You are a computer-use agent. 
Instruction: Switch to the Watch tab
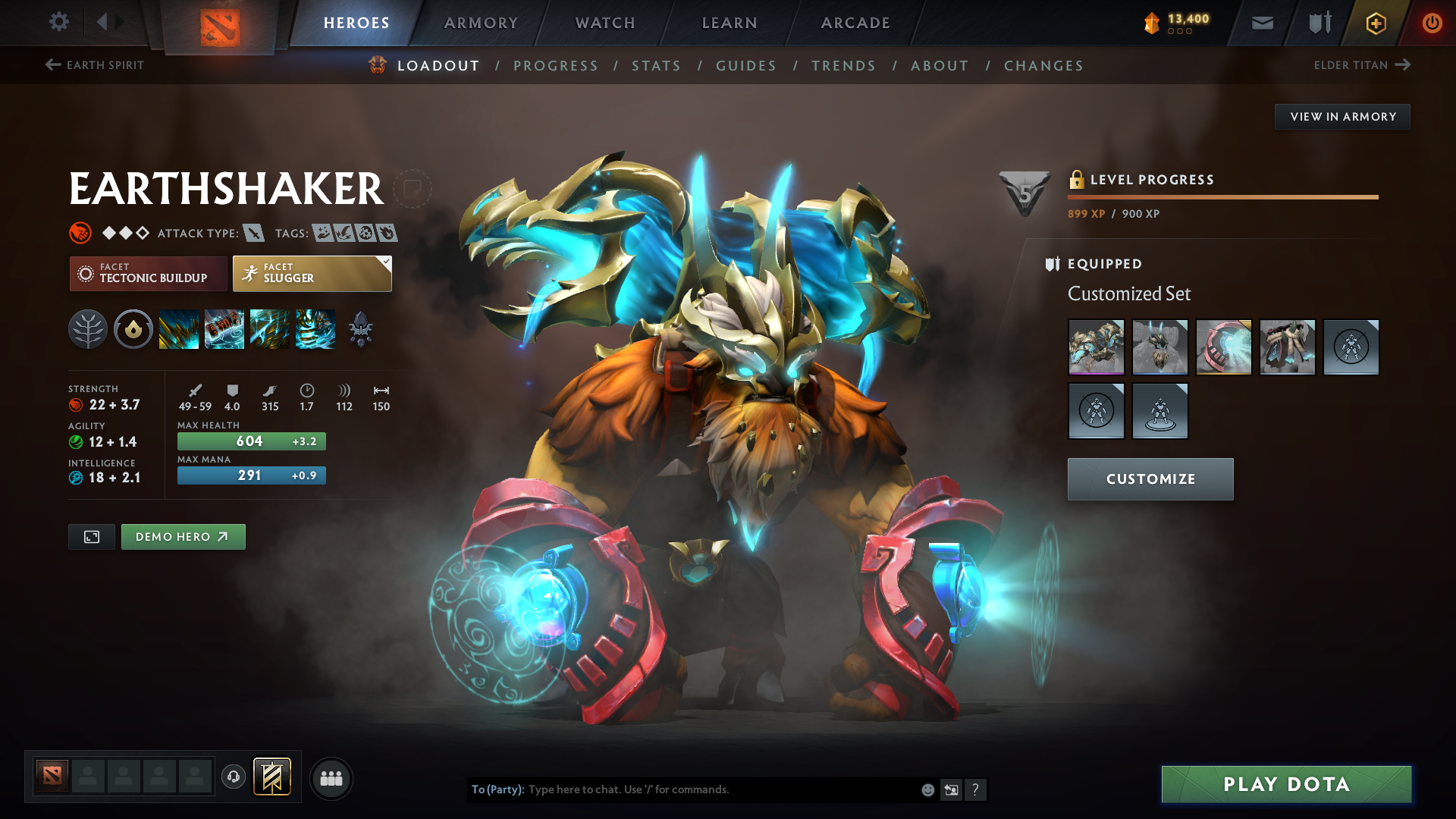605,23
